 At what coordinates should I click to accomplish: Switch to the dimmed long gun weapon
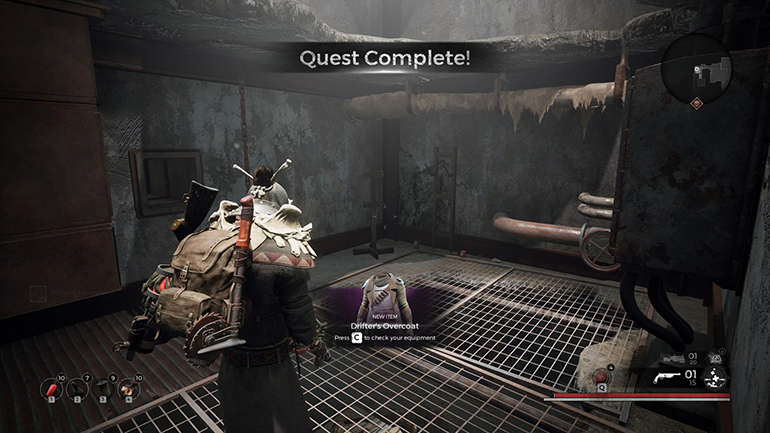pyautogui.click(x=674, y=356)
